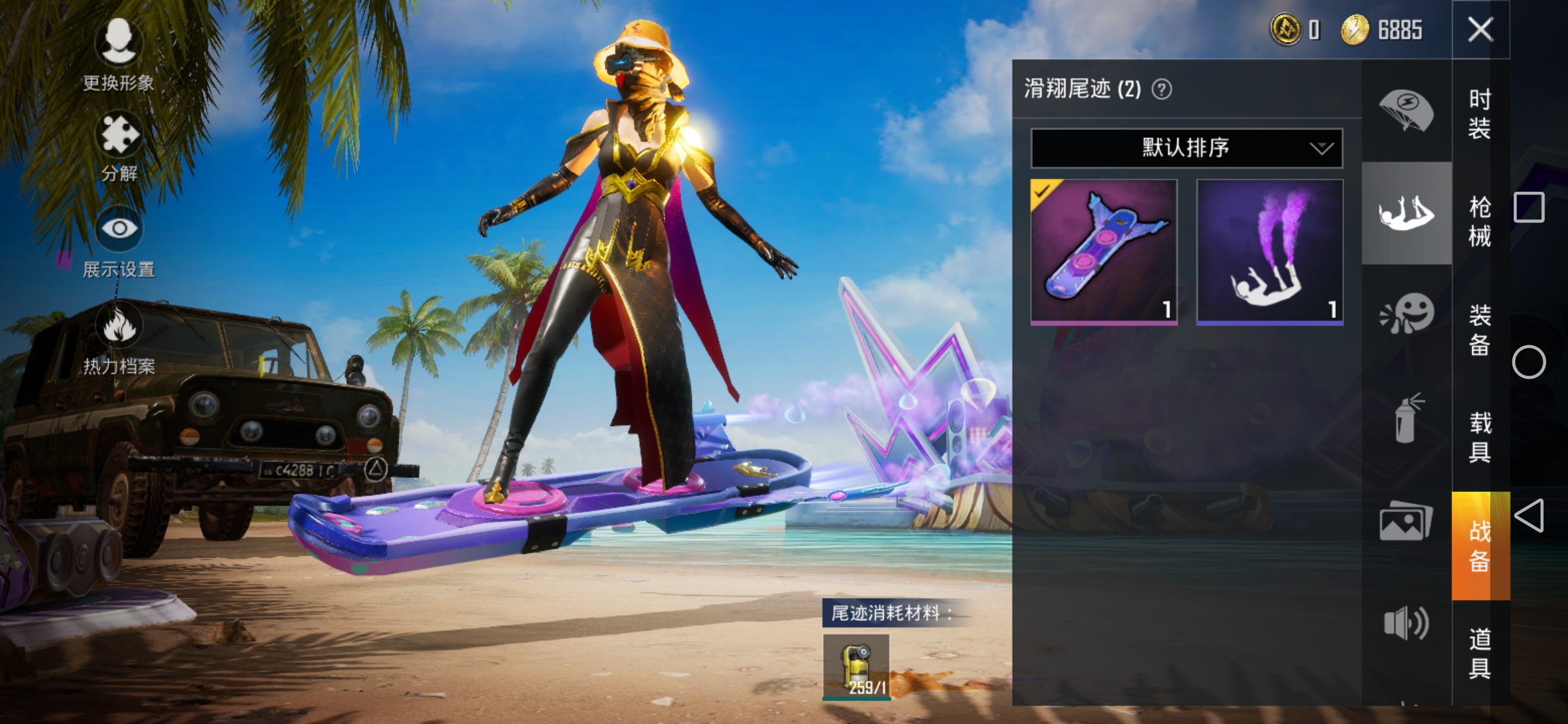Switch to the 枪械 firearms tab

coord(1480,221)
